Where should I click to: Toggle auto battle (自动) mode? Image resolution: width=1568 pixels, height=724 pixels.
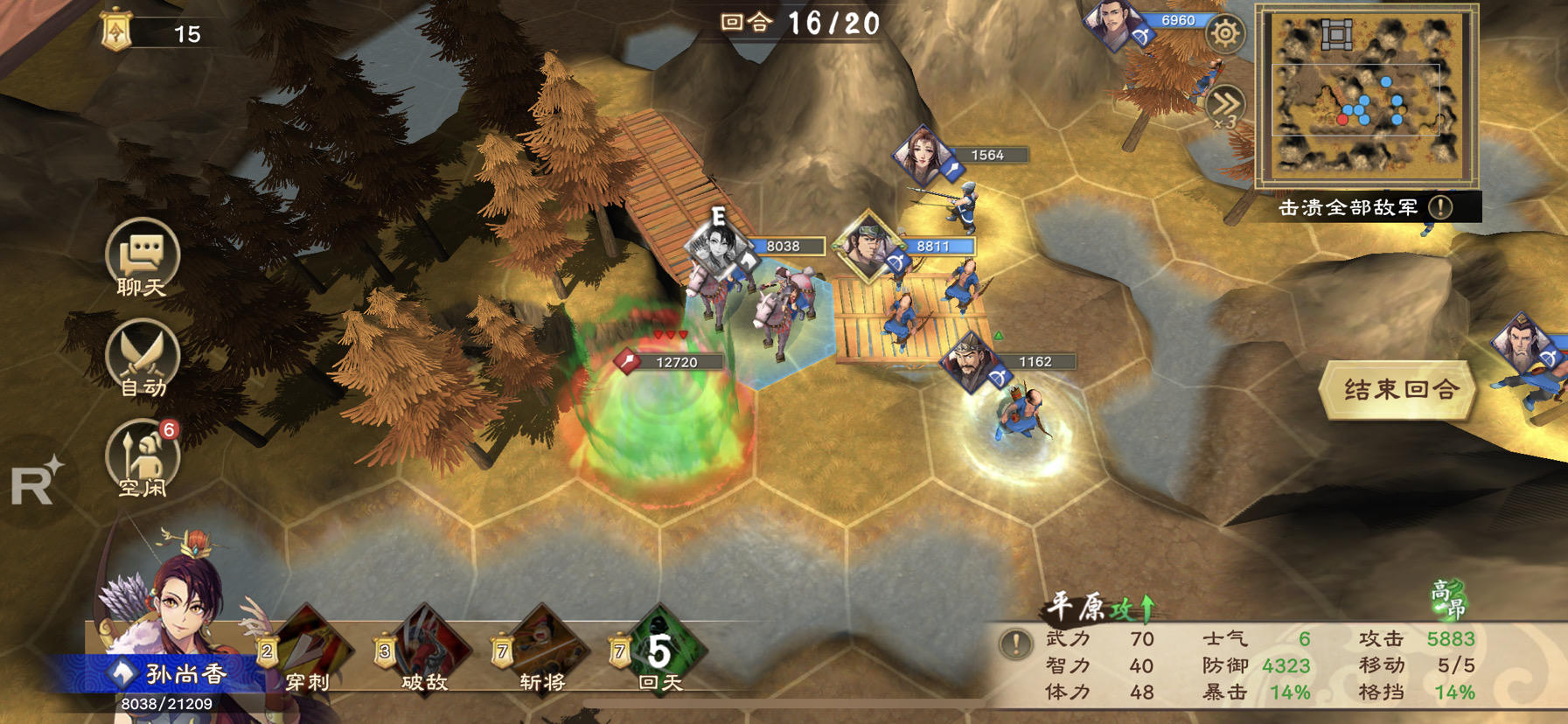pyautogui.click(x=142, y=360)
